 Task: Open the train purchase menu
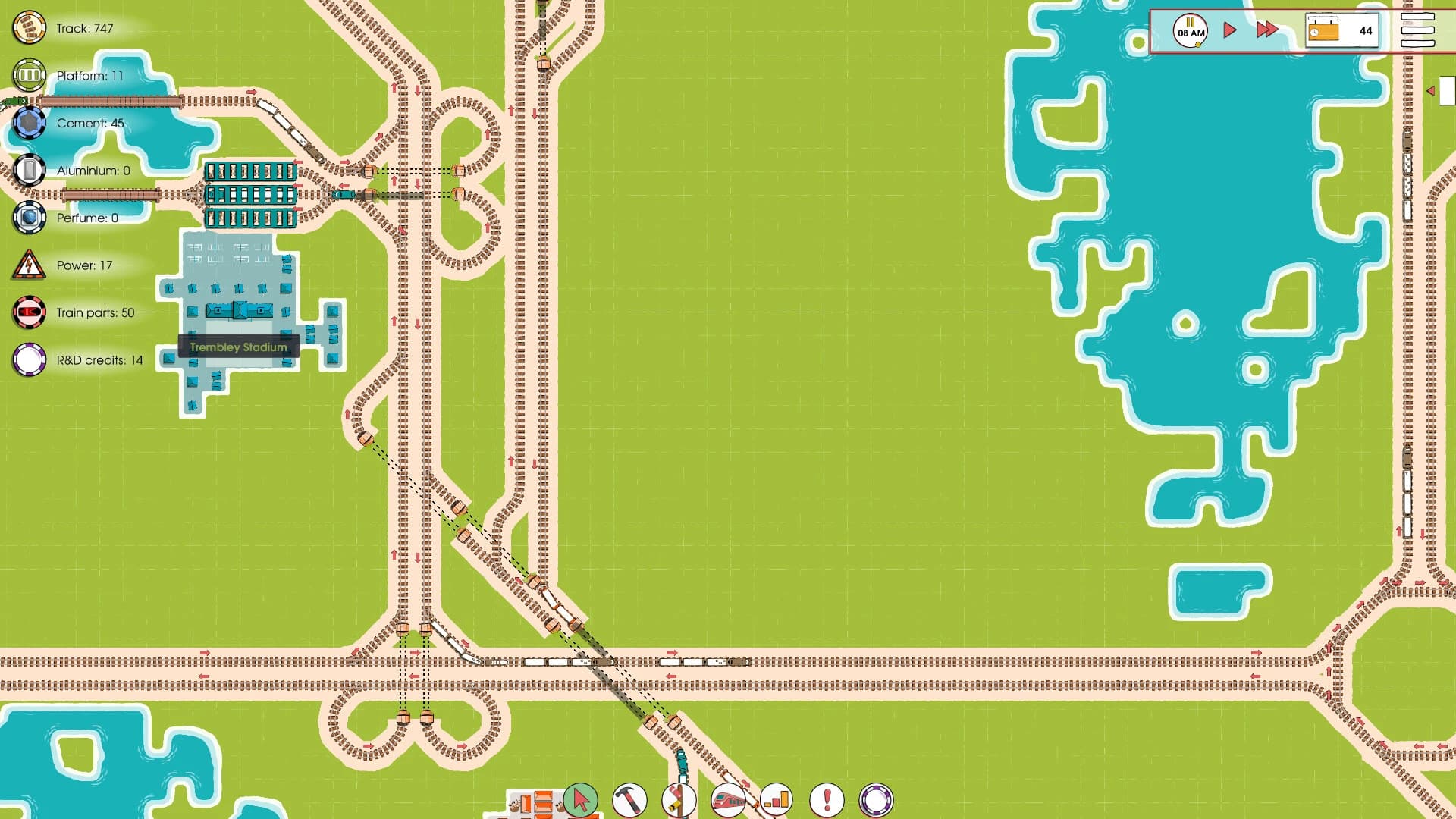pyautogui.click(x=727, y=800)
